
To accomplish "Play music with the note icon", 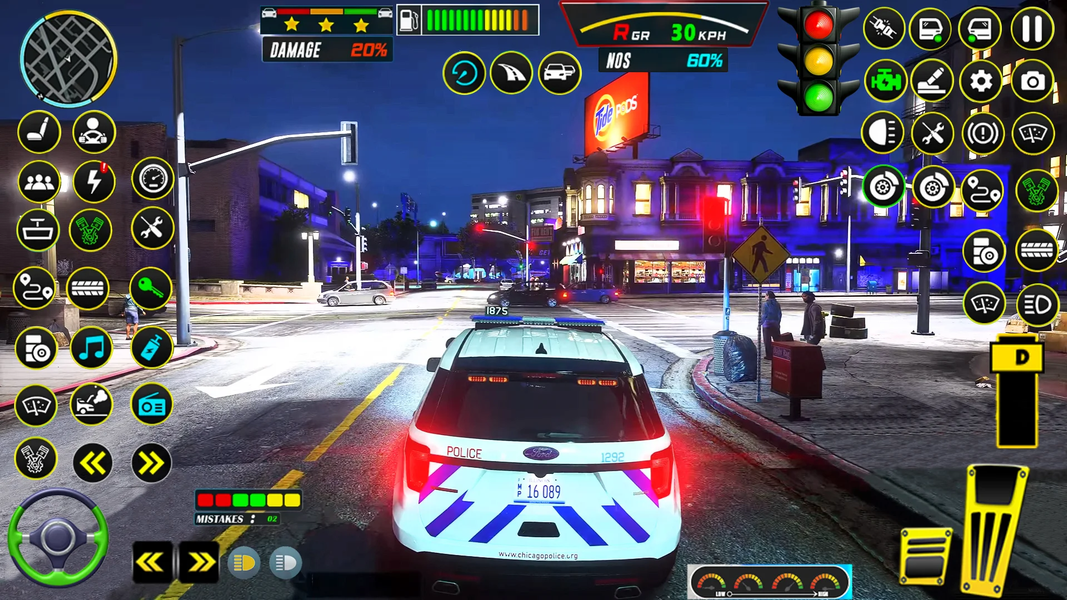I will 92,347.
